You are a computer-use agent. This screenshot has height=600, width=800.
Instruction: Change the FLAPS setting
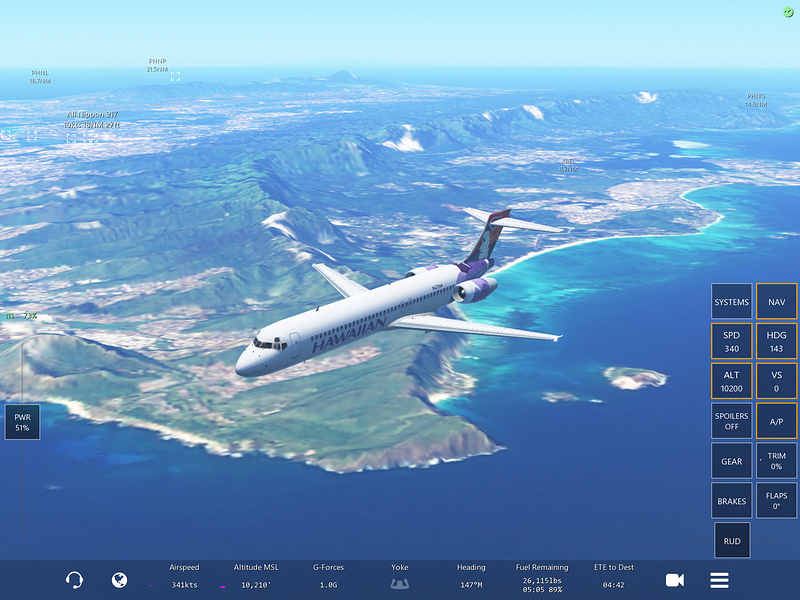pyautogui.click(x=776, y=501)
